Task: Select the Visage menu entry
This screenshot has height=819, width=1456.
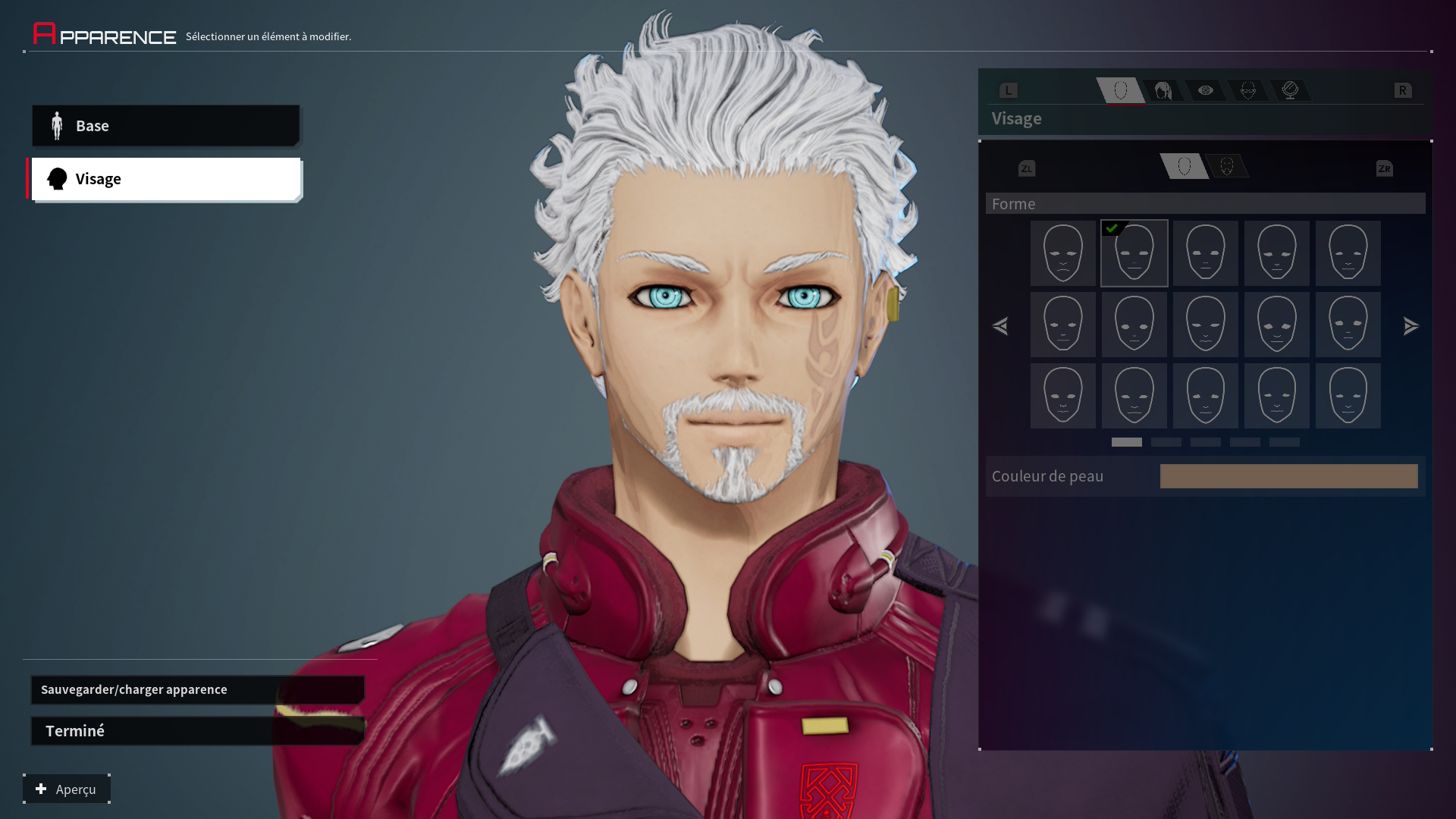Action: (x=165, y=179)
